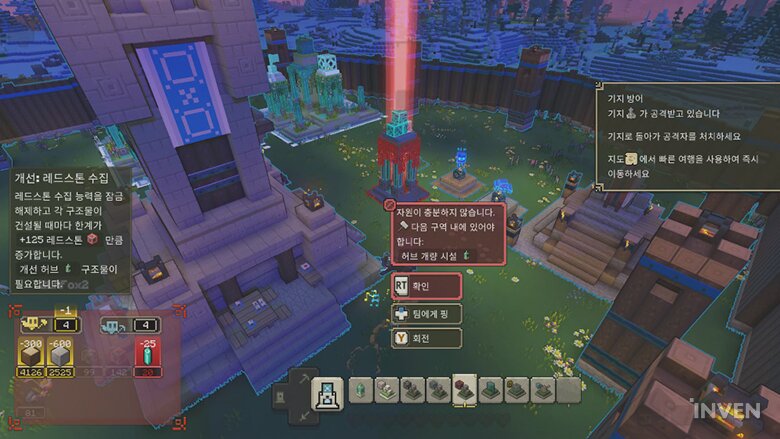
Task: Select the teal block structure hotbar slot
Action: click(x=489, y=390)
